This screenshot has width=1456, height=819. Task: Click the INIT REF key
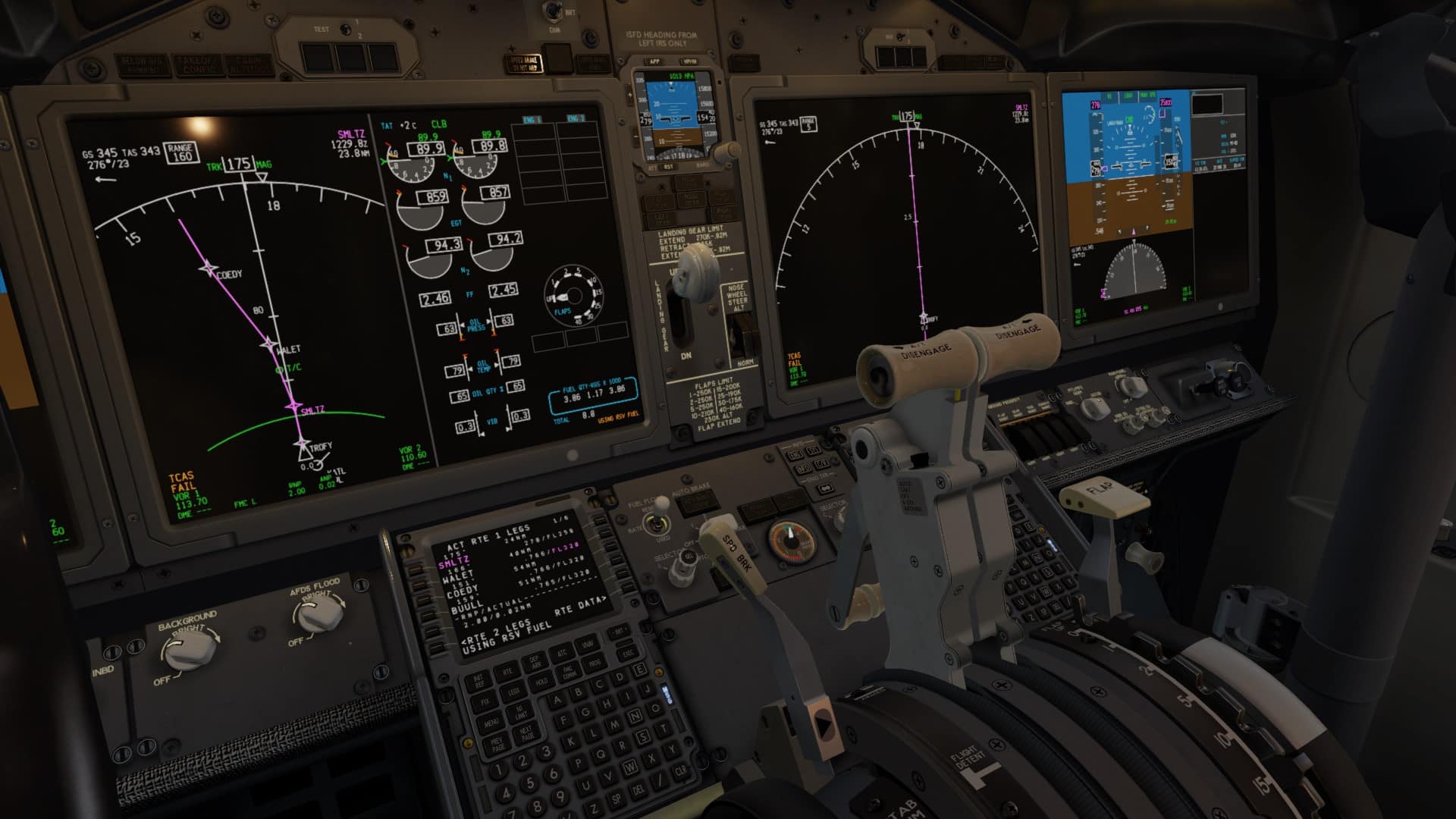tap(479, 680)
